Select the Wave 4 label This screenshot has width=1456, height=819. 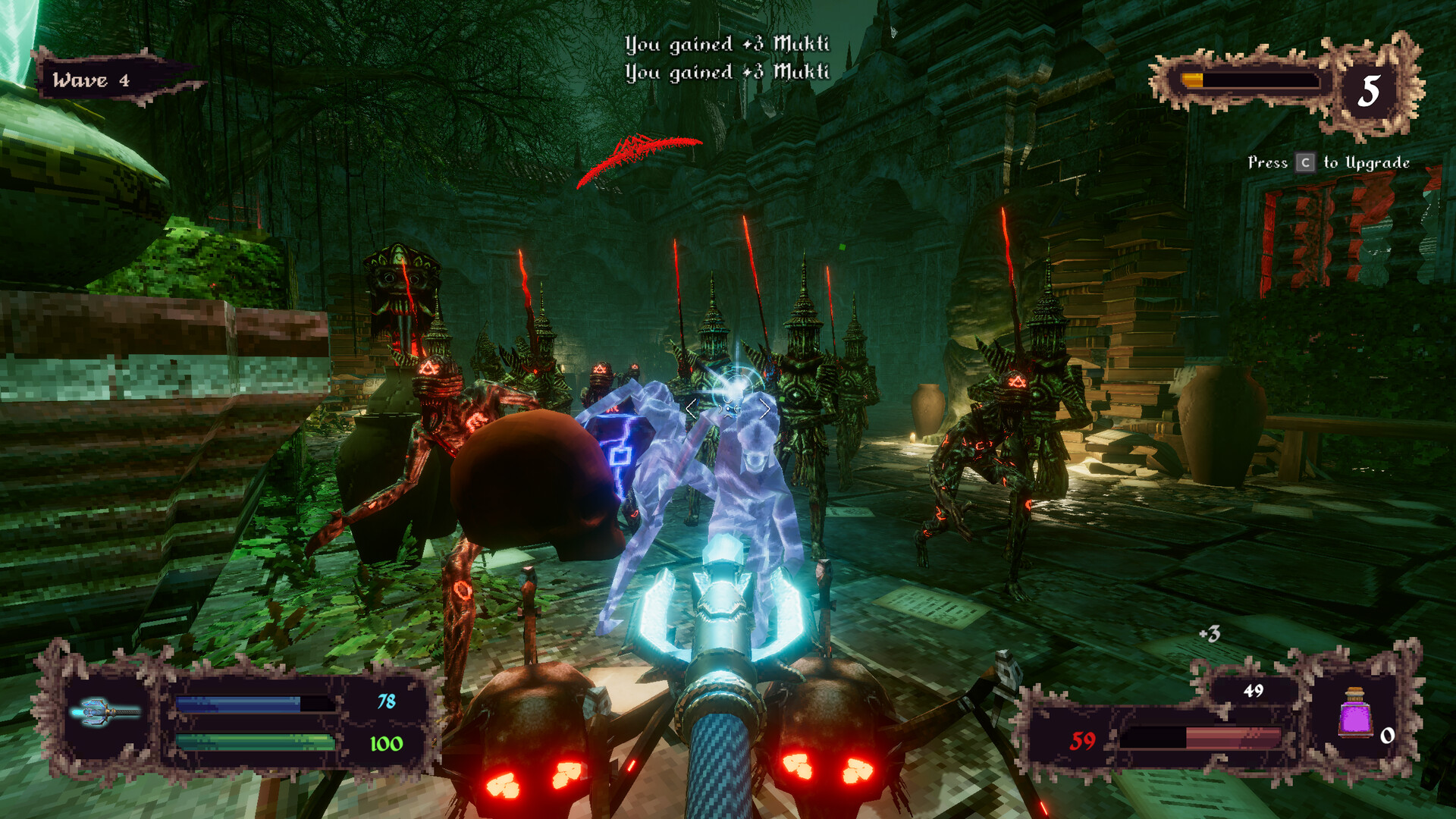click(89, 78)
